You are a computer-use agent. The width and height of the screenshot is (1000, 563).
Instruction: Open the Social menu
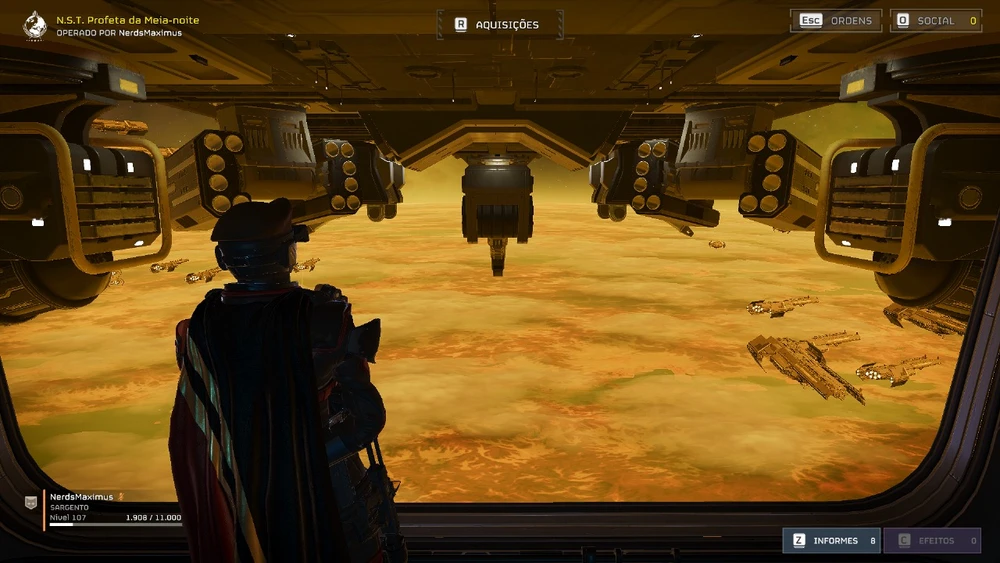(x=935, y=20)
